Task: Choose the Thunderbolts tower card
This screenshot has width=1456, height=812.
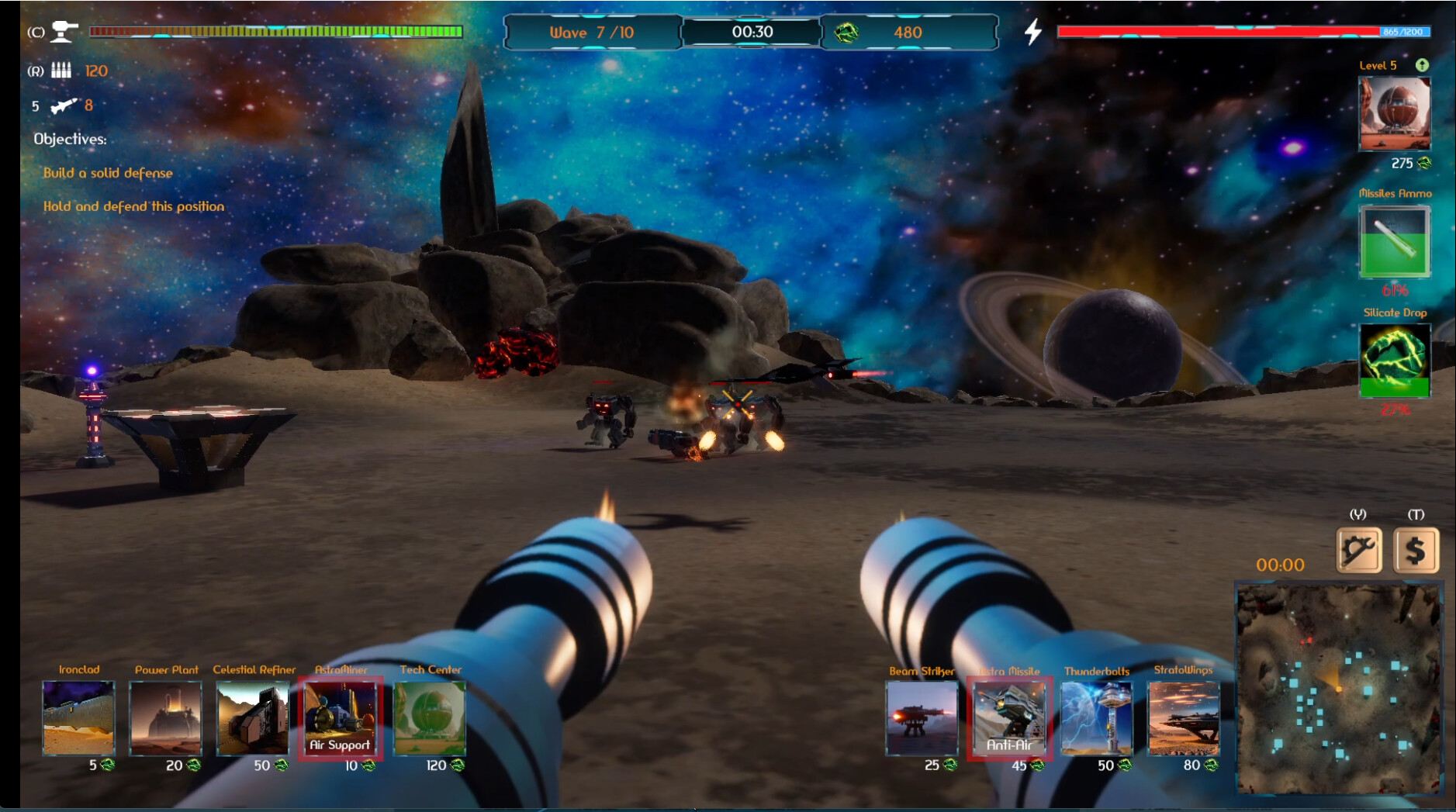Action: point(1096,718)
